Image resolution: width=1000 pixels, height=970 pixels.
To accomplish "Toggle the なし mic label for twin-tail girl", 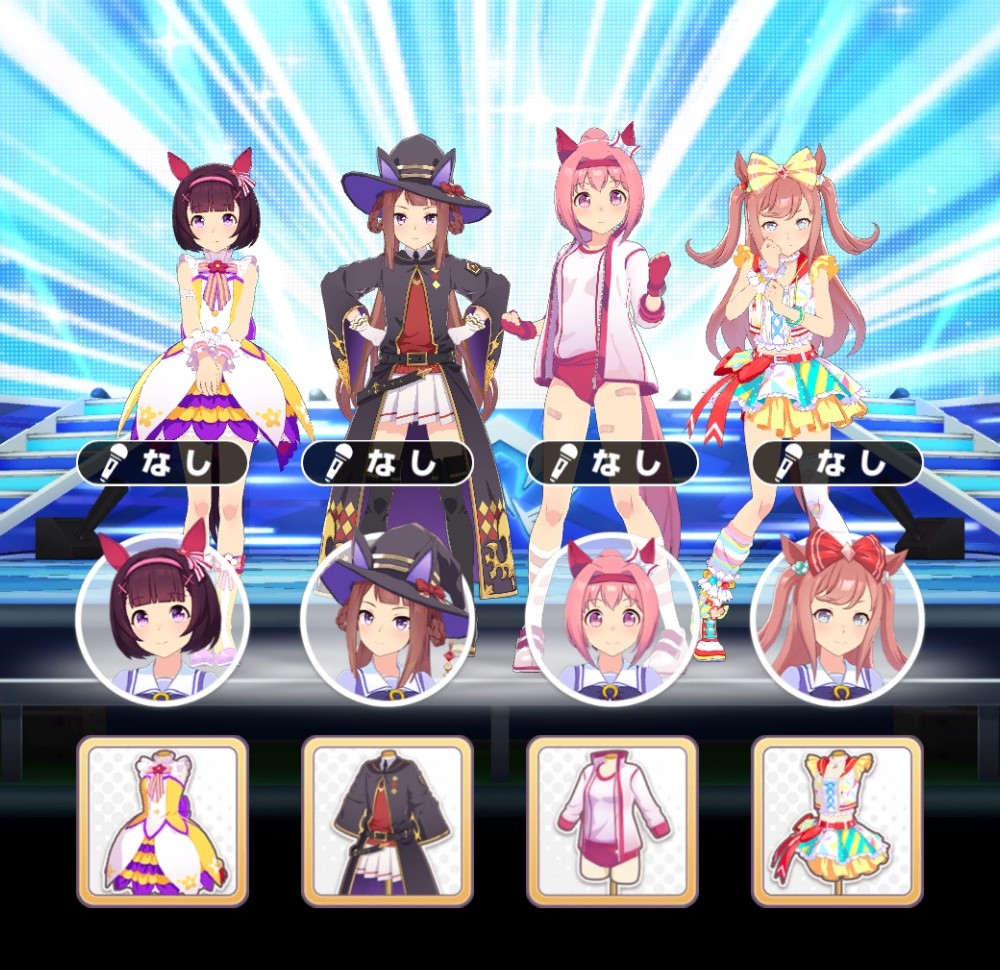I will pyautogui.click(x=837, y=463).
